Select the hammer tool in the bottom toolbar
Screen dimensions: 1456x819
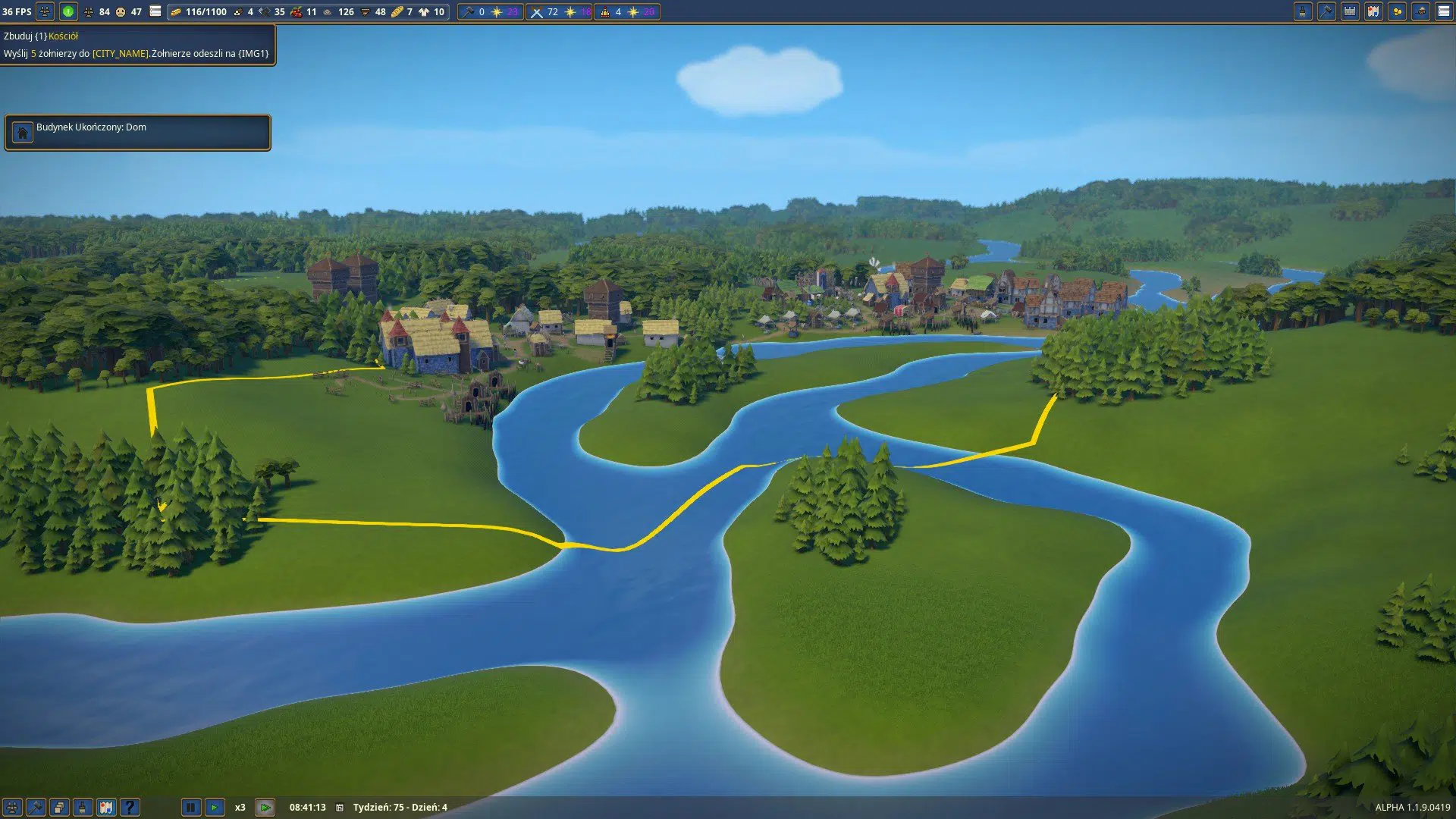[36, 808]
